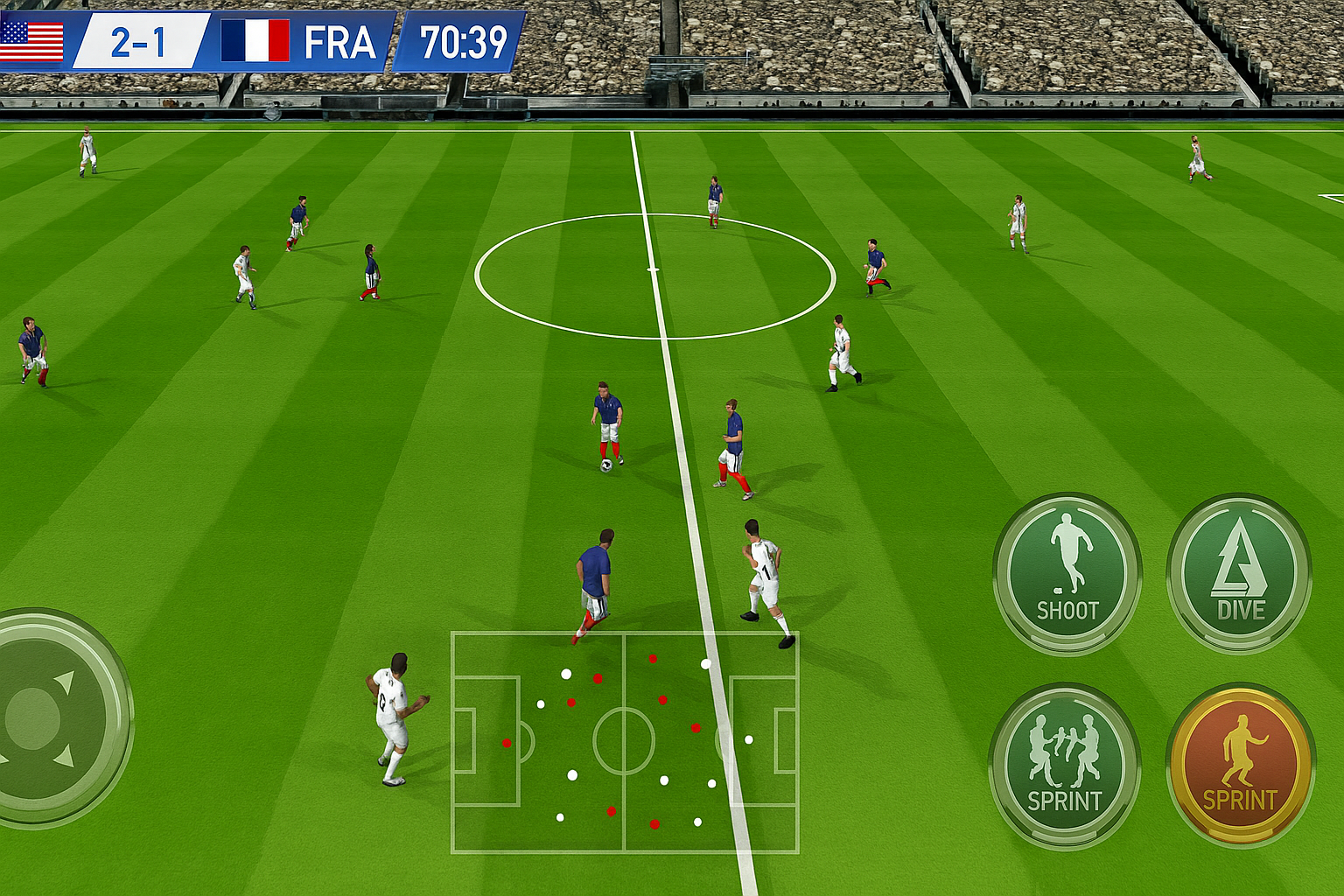Activate the DIVE button
1344x896 pixels.
click(1239, 573)
